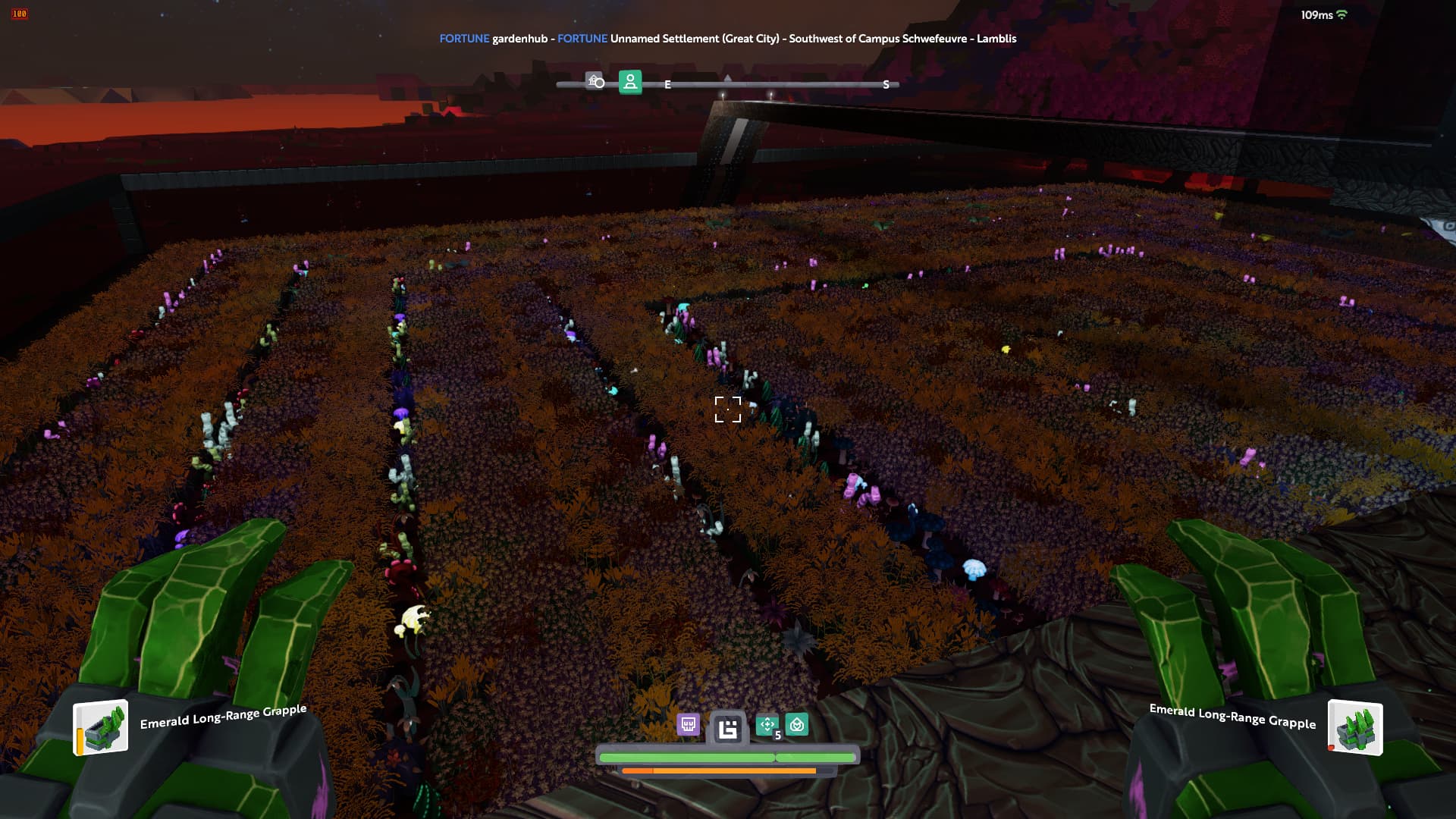Select the right-hand Emerald Long-Range Grapple slot

tap(1355, 728)
